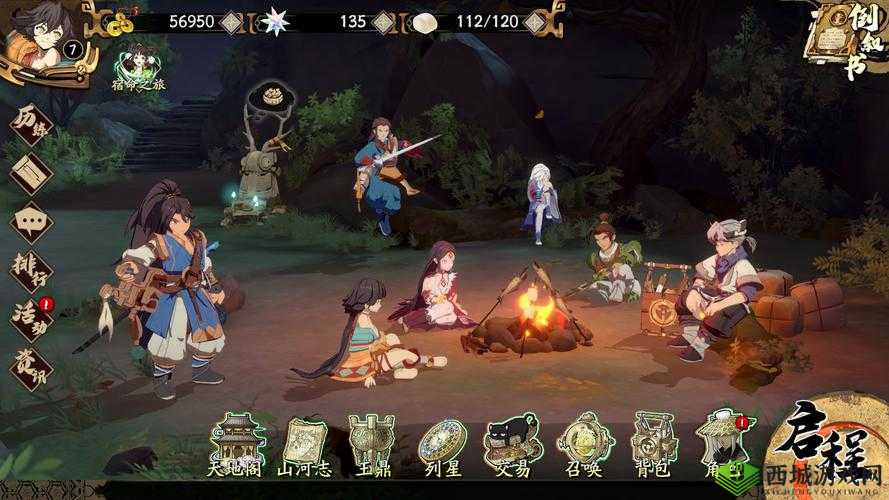
Task: Open the 背包 backpack inventory
Action: (x=653, y=443)
